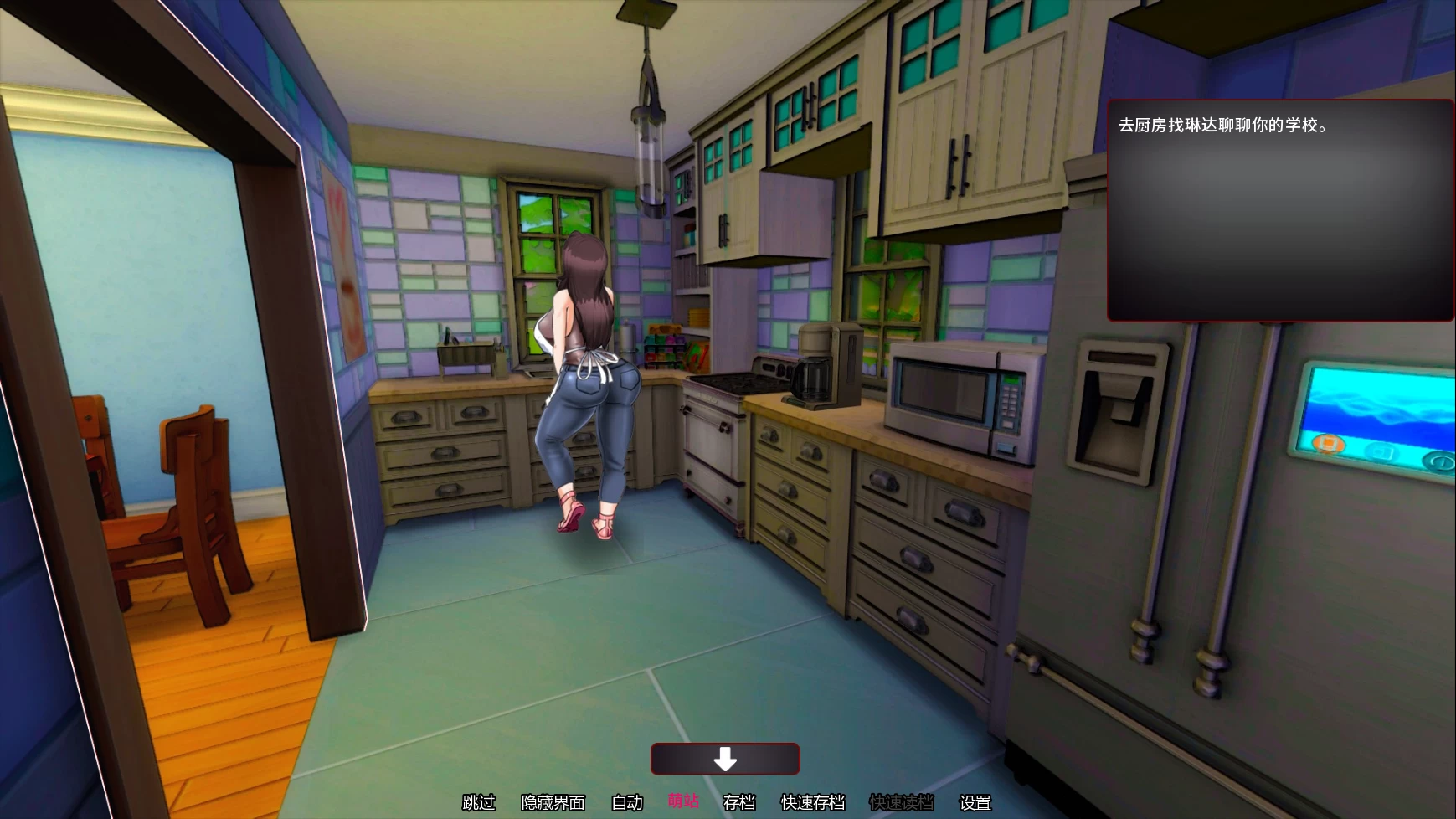1456x819 pixels.
Task: Open the 设置 settings menu
Action: pos(975,802)
